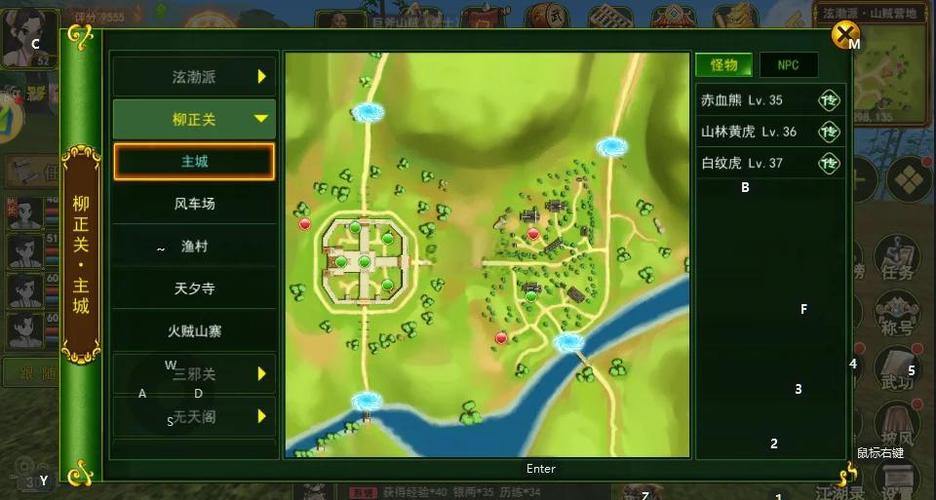Image resolution: width=936 pixels, height=500 pixels.
Task: Switch to the 怪物 tab
Action: click(x=723, y=65)
